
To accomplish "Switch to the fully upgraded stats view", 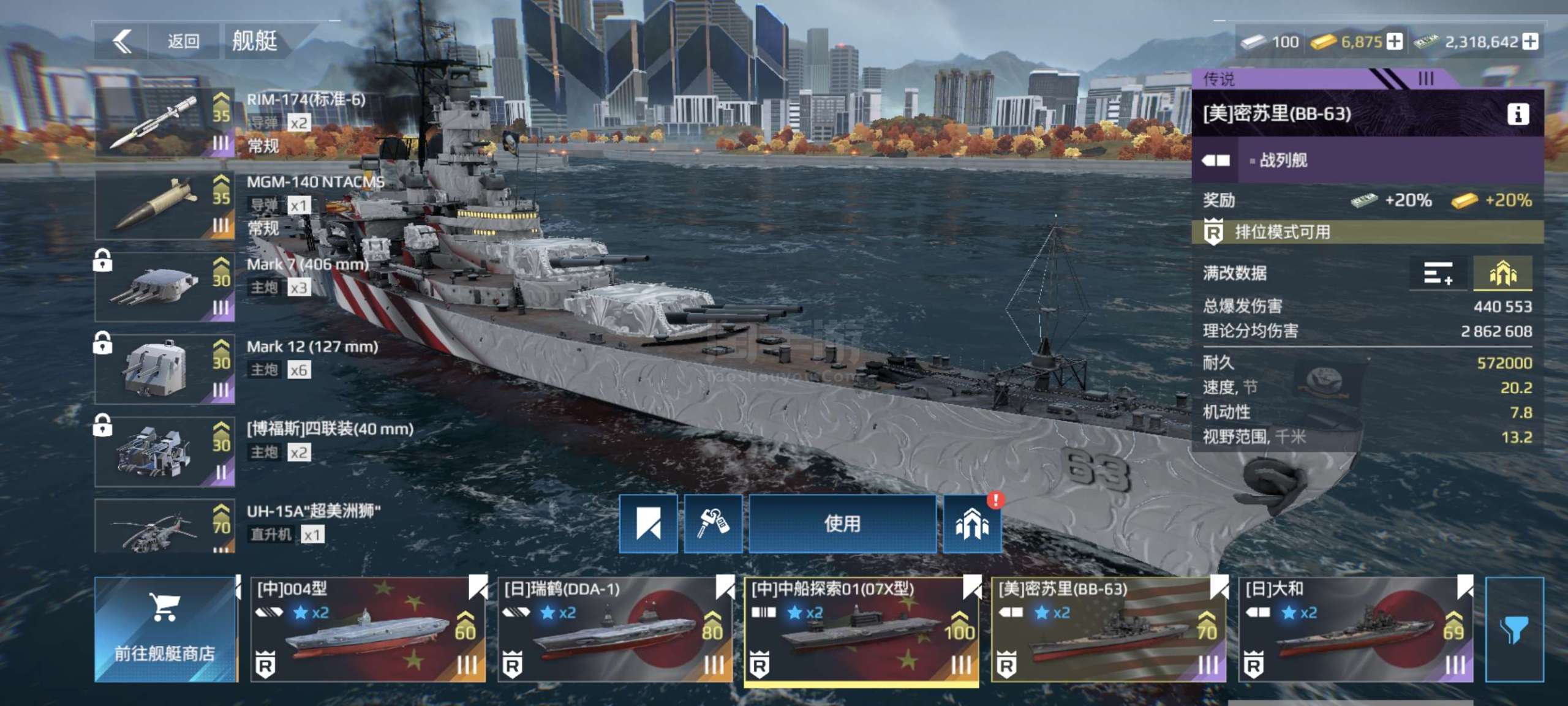I will pyautogui.click(x=1502, y=273).
